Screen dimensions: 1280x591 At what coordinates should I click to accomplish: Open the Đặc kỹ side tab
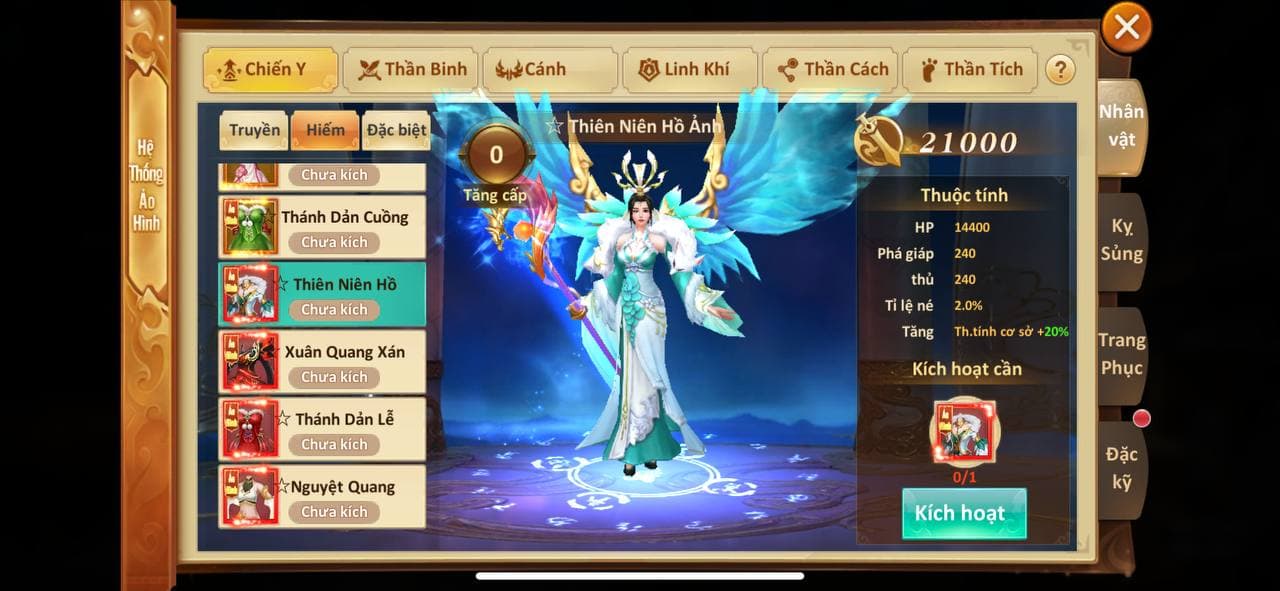click(1121, 468)
